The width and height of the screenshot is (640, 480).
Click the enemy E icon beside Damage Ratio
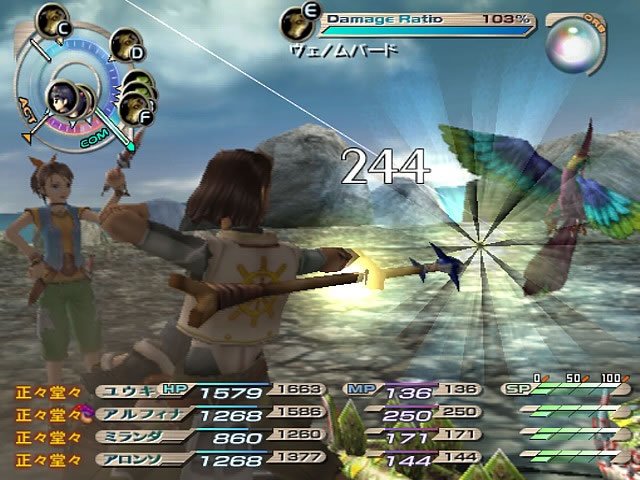point(295,19)
